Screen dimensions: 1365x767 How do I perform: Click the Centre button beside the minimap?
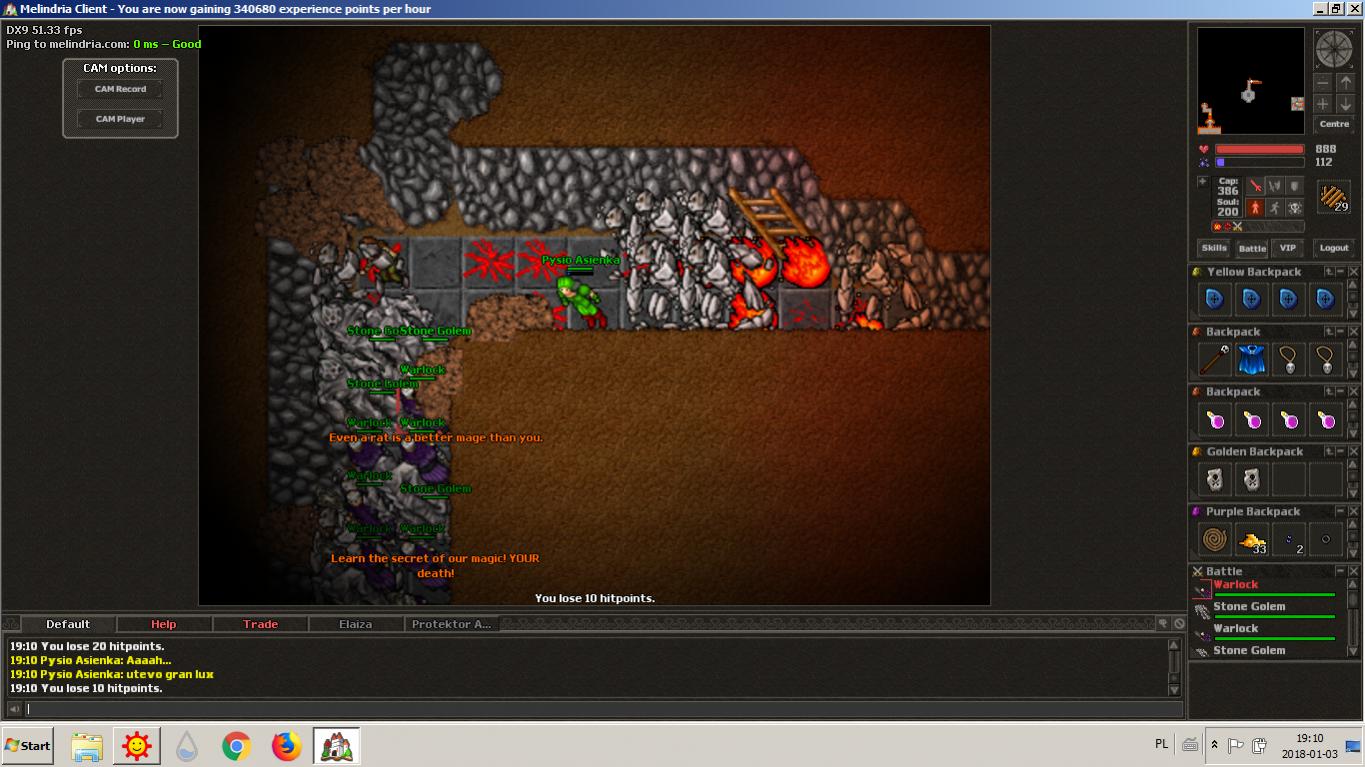(1334, 124)
